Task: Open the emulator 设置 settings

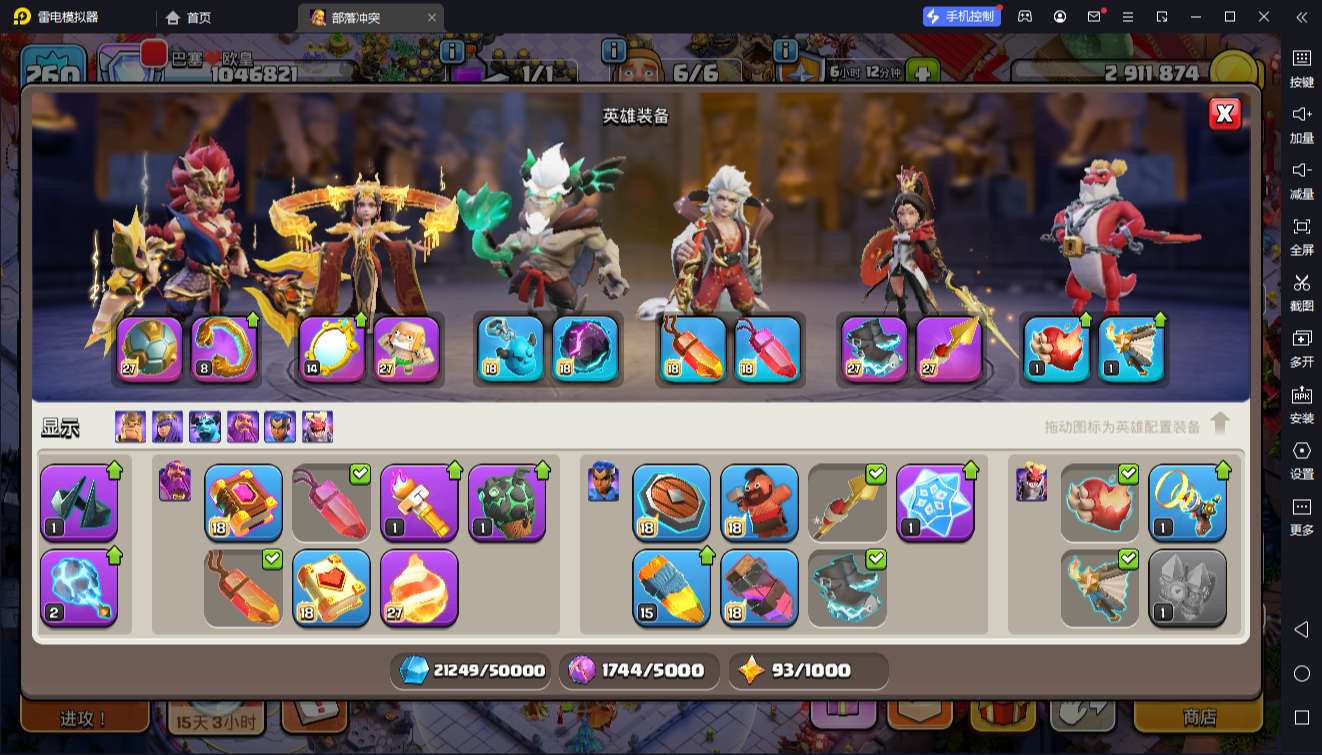Action: pyautogui.click(x=1301, y=459)
